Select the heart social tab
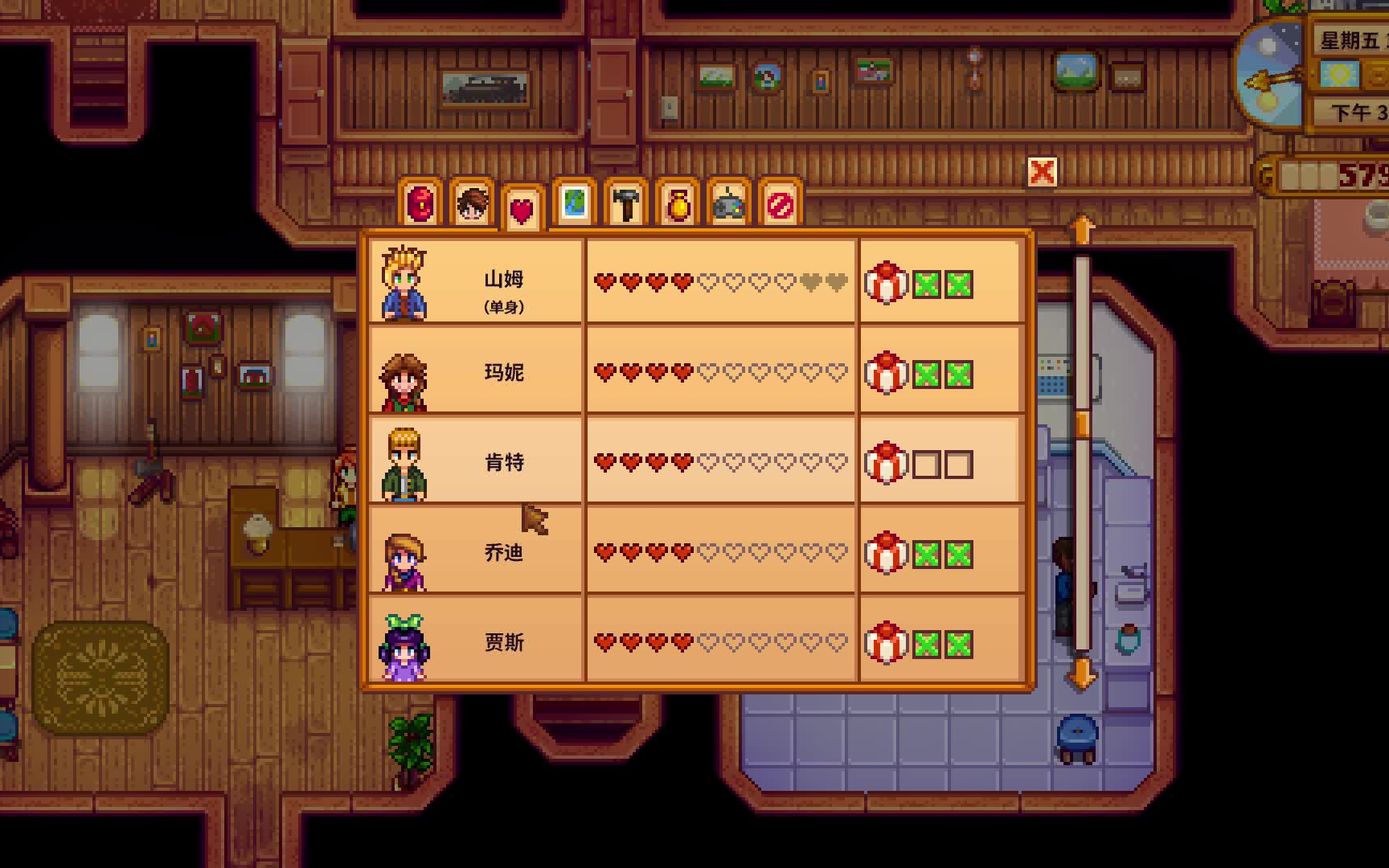The width and height of the screenshot is (1389, 868). (522, 210)
